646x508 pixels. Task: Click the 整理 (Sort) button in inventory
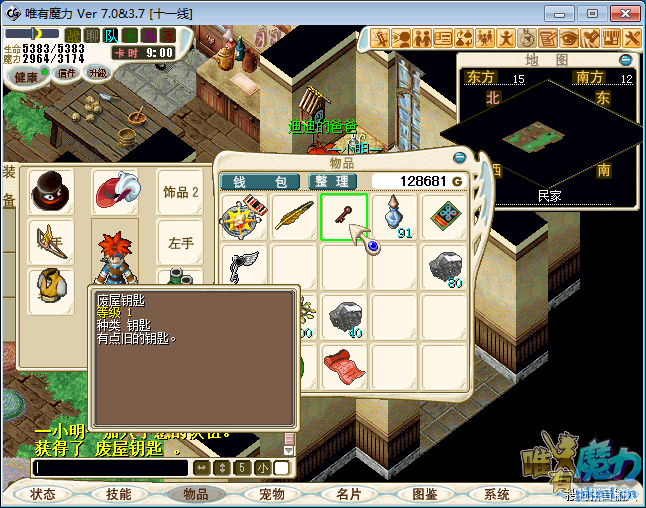pyautogui.click(x=329, y=181)
